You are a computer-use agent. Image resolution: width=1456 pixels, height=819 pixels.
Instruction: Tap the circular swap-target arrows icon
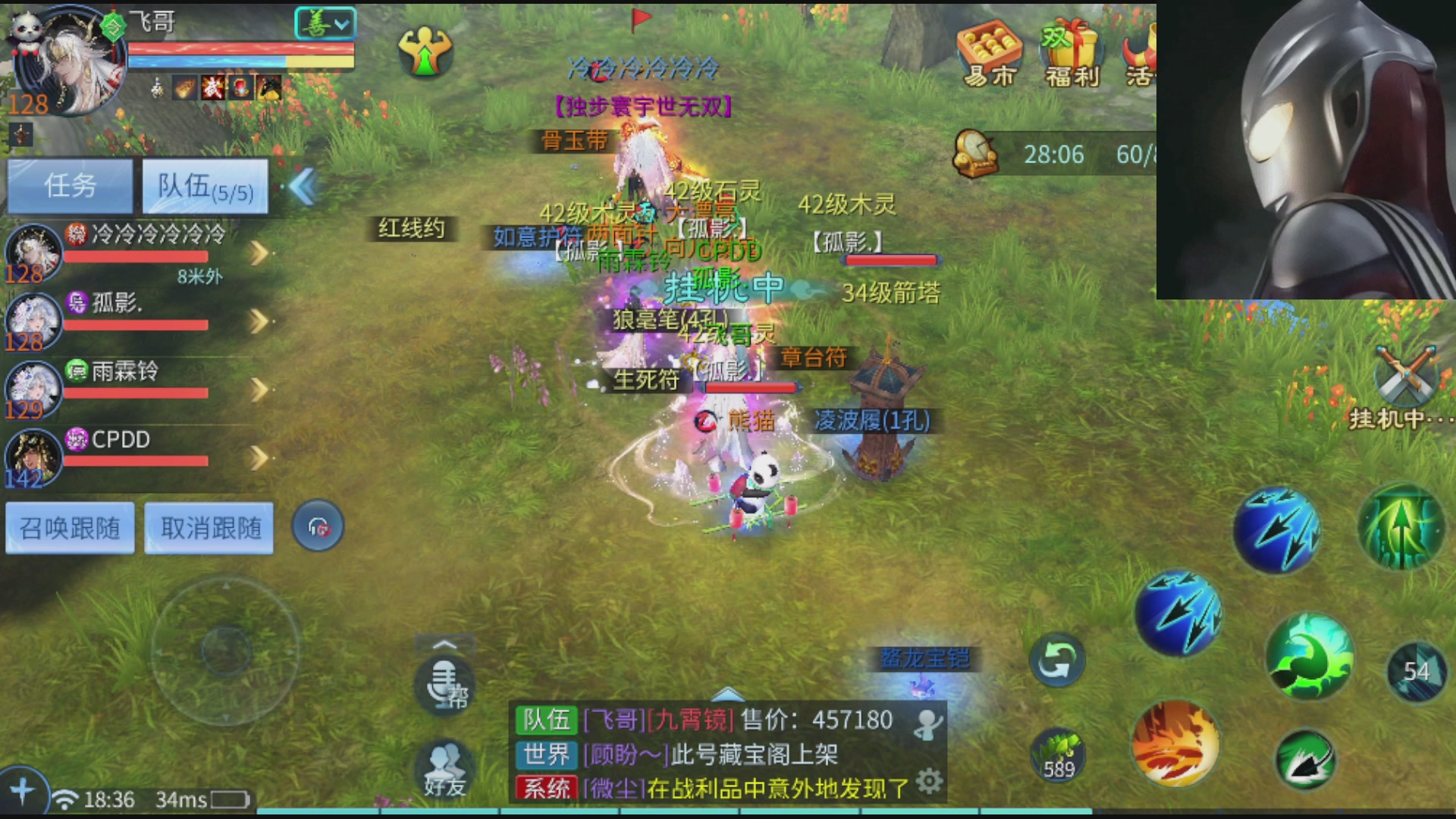click(x=1059, y=660)
